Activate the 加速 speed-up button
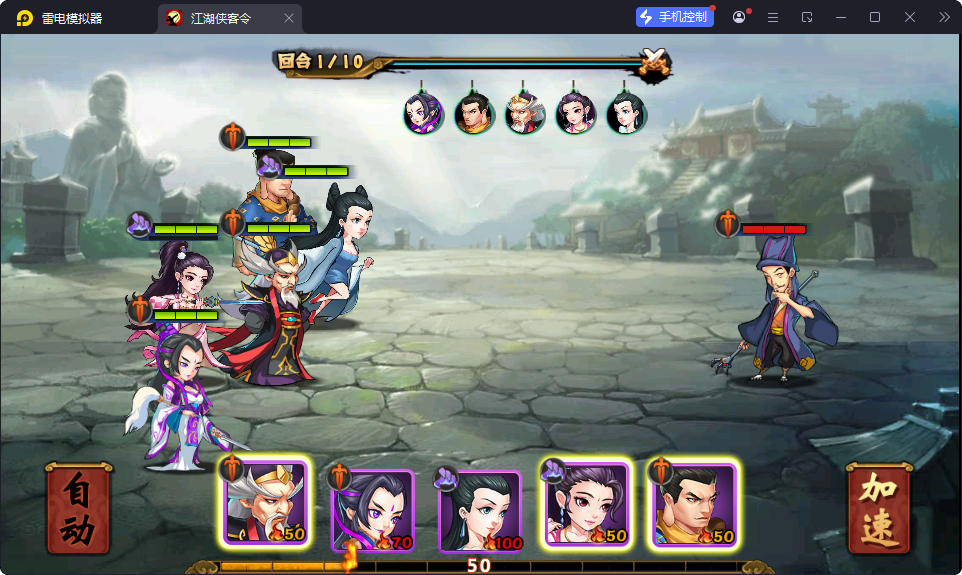This screenshot has width=962, height=575. pos(879,508)
